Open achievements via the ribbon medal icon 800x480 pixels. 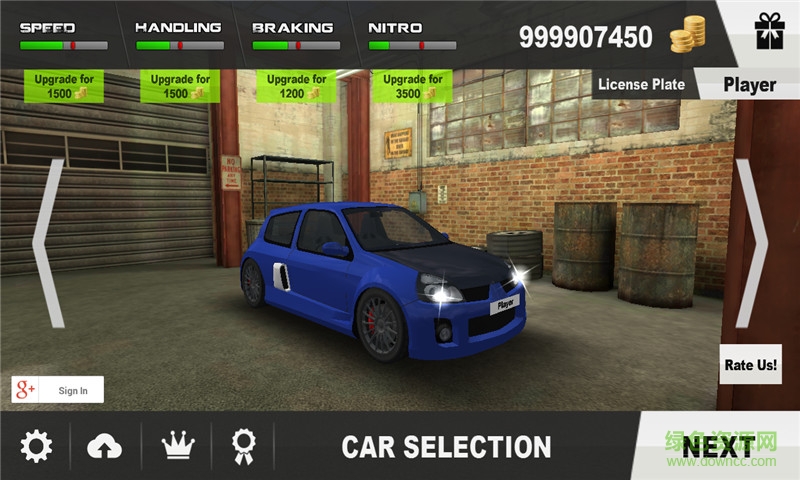pyautogui.click(x=242, y=446)
